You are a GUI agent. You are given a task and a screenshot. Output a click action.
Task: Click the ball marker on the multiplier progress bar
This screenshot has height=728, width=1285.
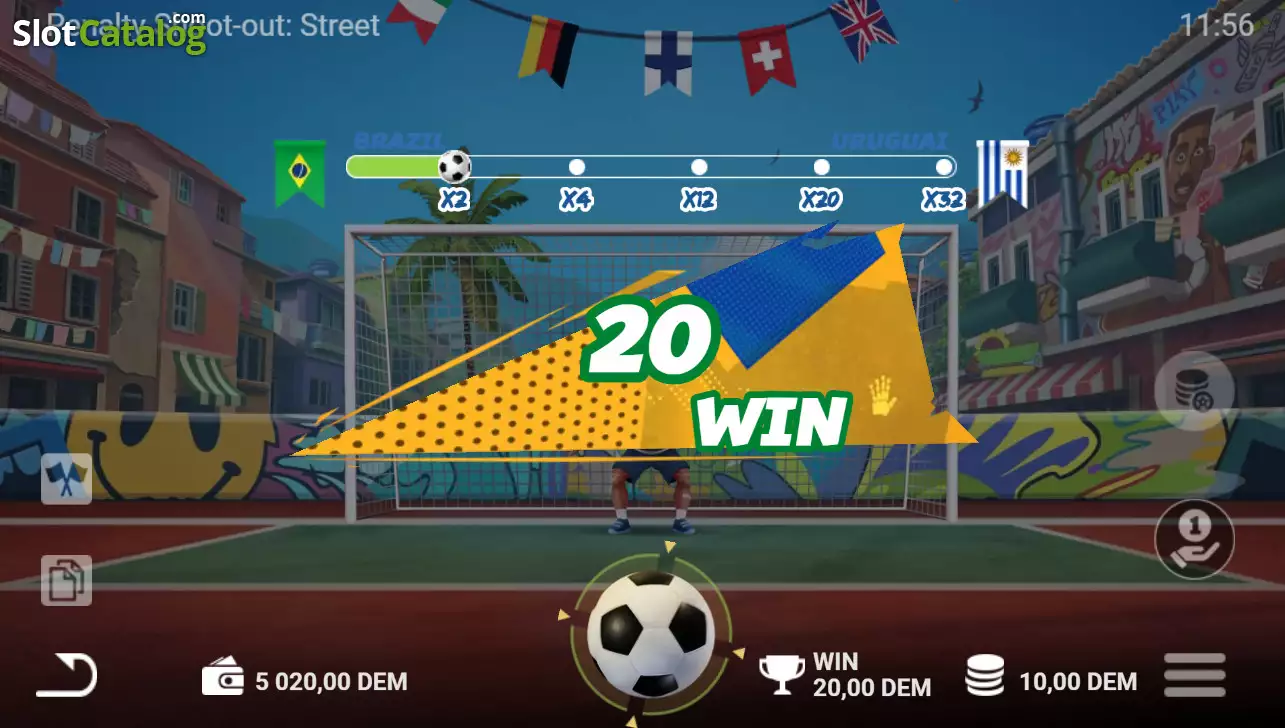pos(456,166)
